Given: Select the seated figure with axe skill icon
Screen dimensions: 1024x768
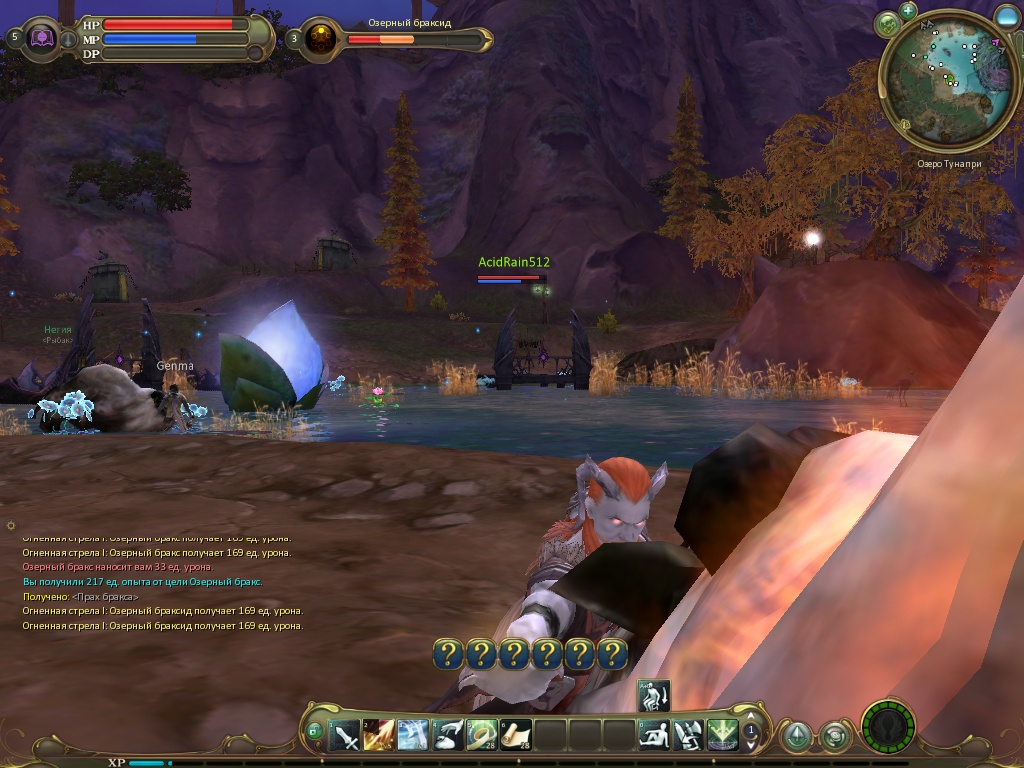Looking at the screenshot, I should [x=688, y=735].
